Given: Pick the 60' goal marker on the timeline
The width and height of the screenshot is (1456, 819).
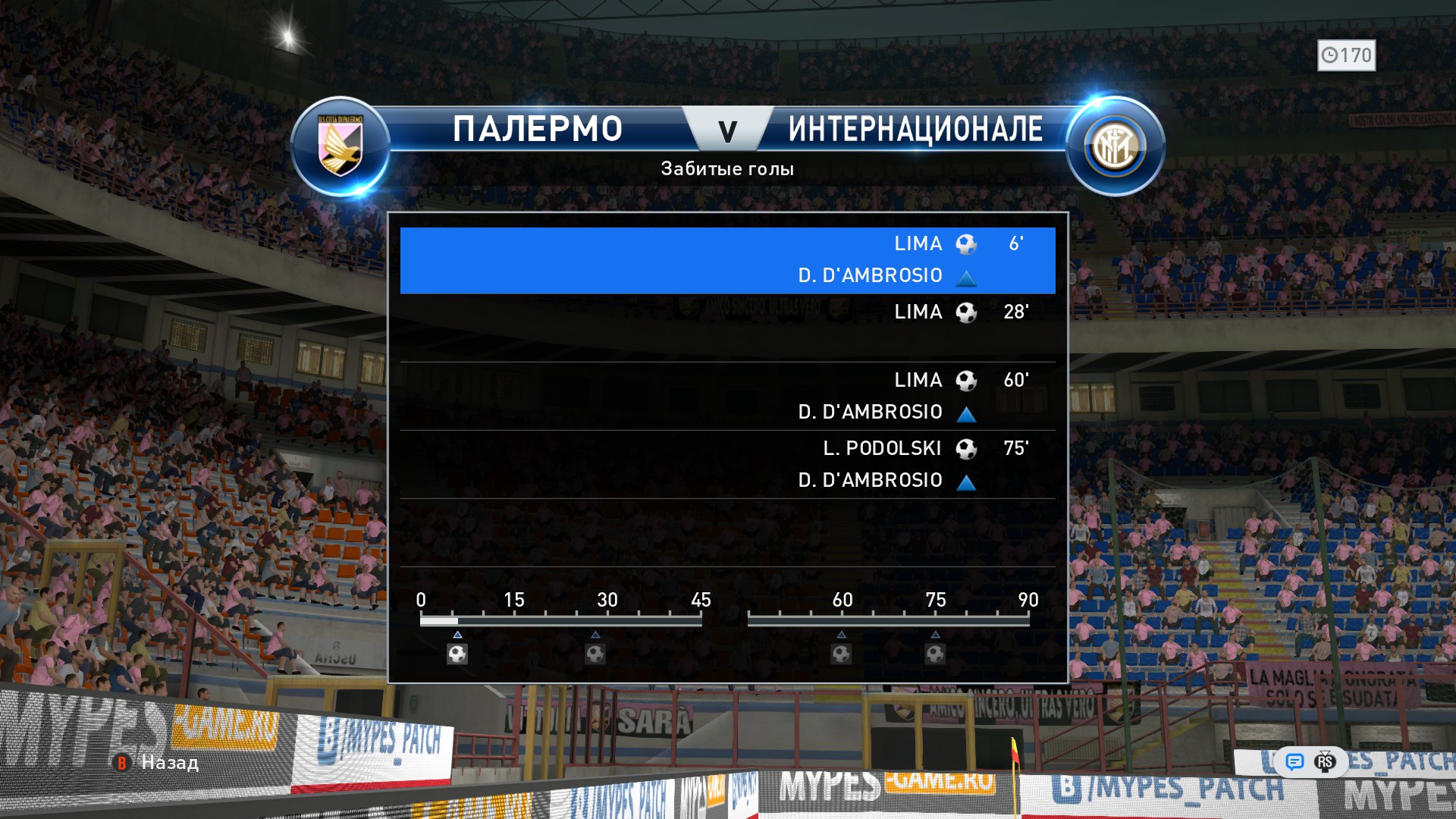Looking at the screenshot, I should click(841, 654).
